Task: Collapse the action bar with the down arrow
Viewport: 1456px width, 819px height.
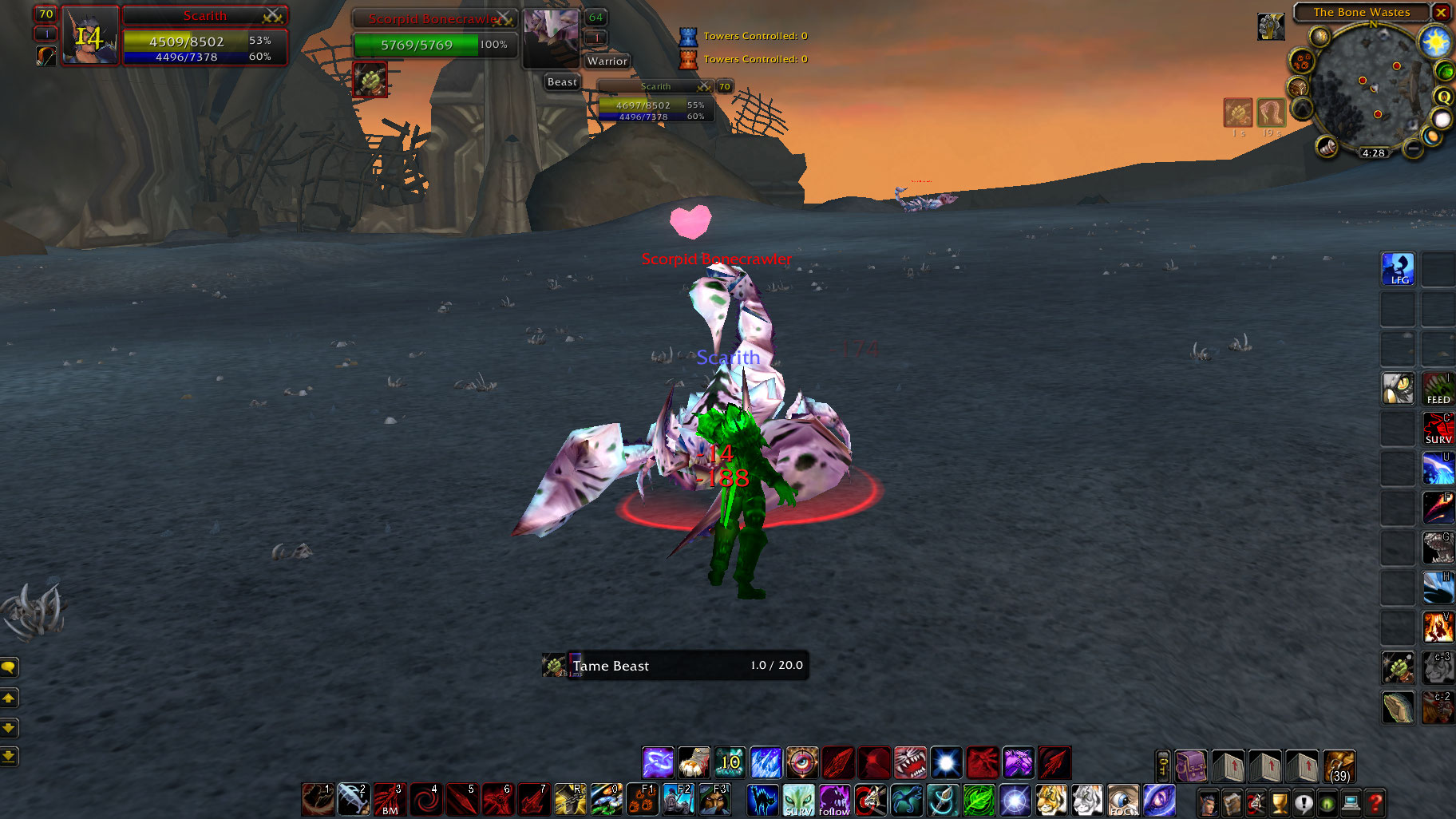Action: [9, 729]
